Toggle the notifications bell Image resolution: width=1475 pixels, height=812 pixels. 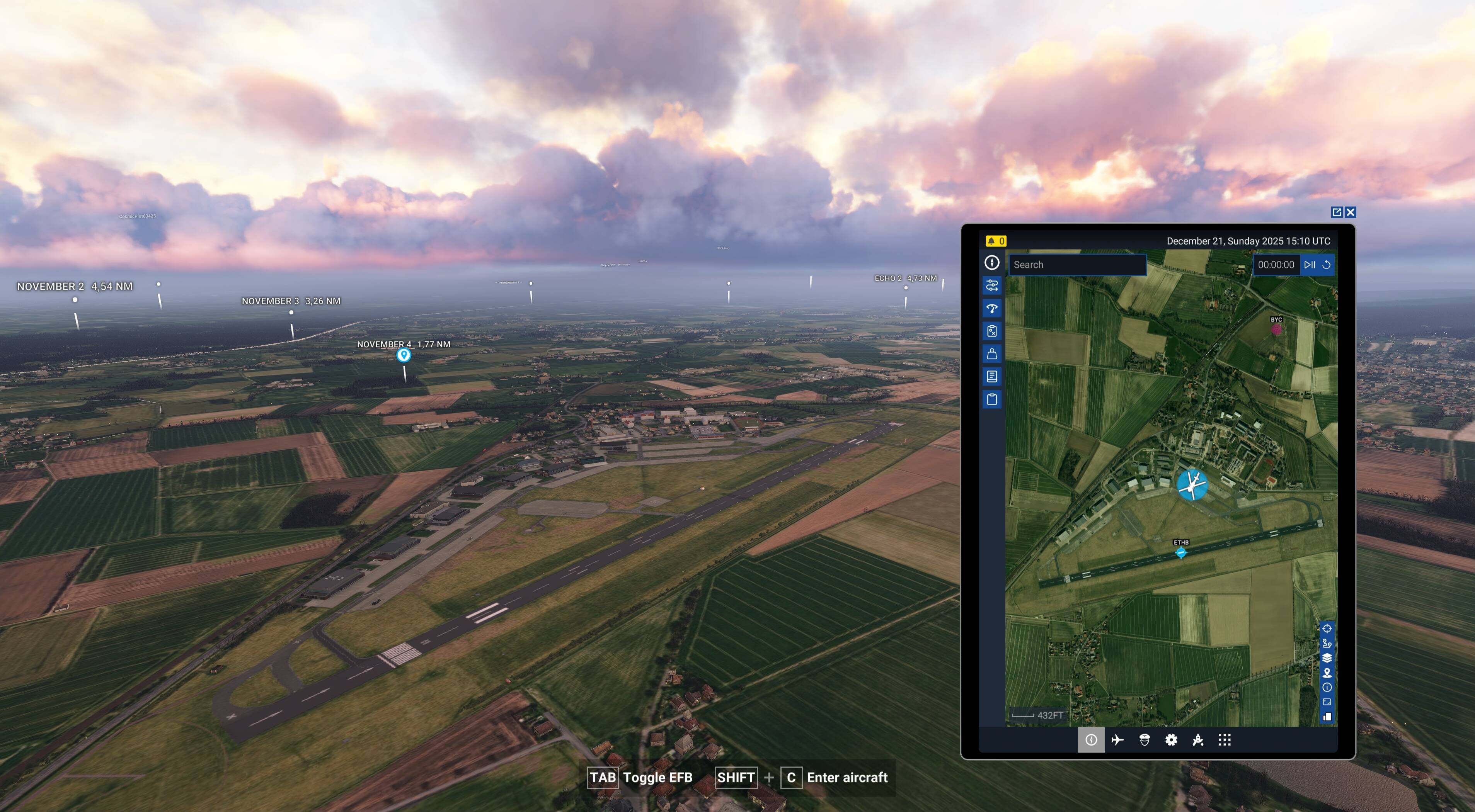point(996,241)
